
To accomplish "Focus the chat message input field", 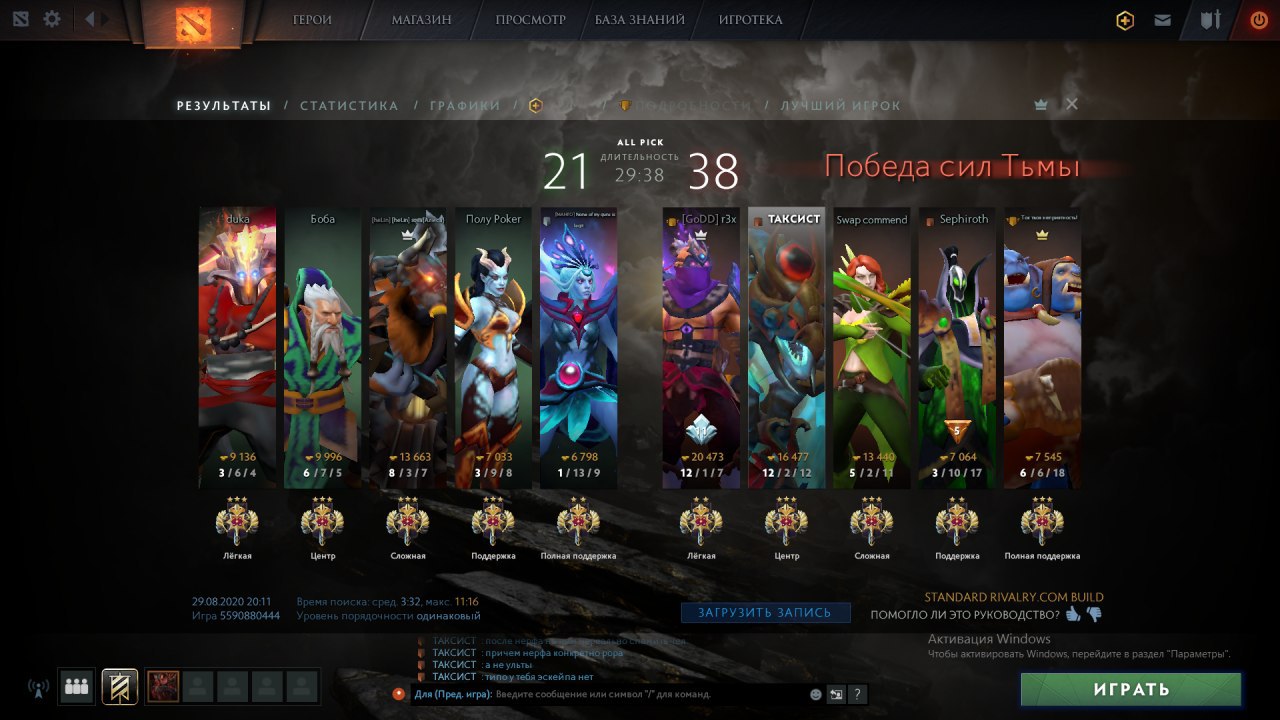I will point(600,694).
